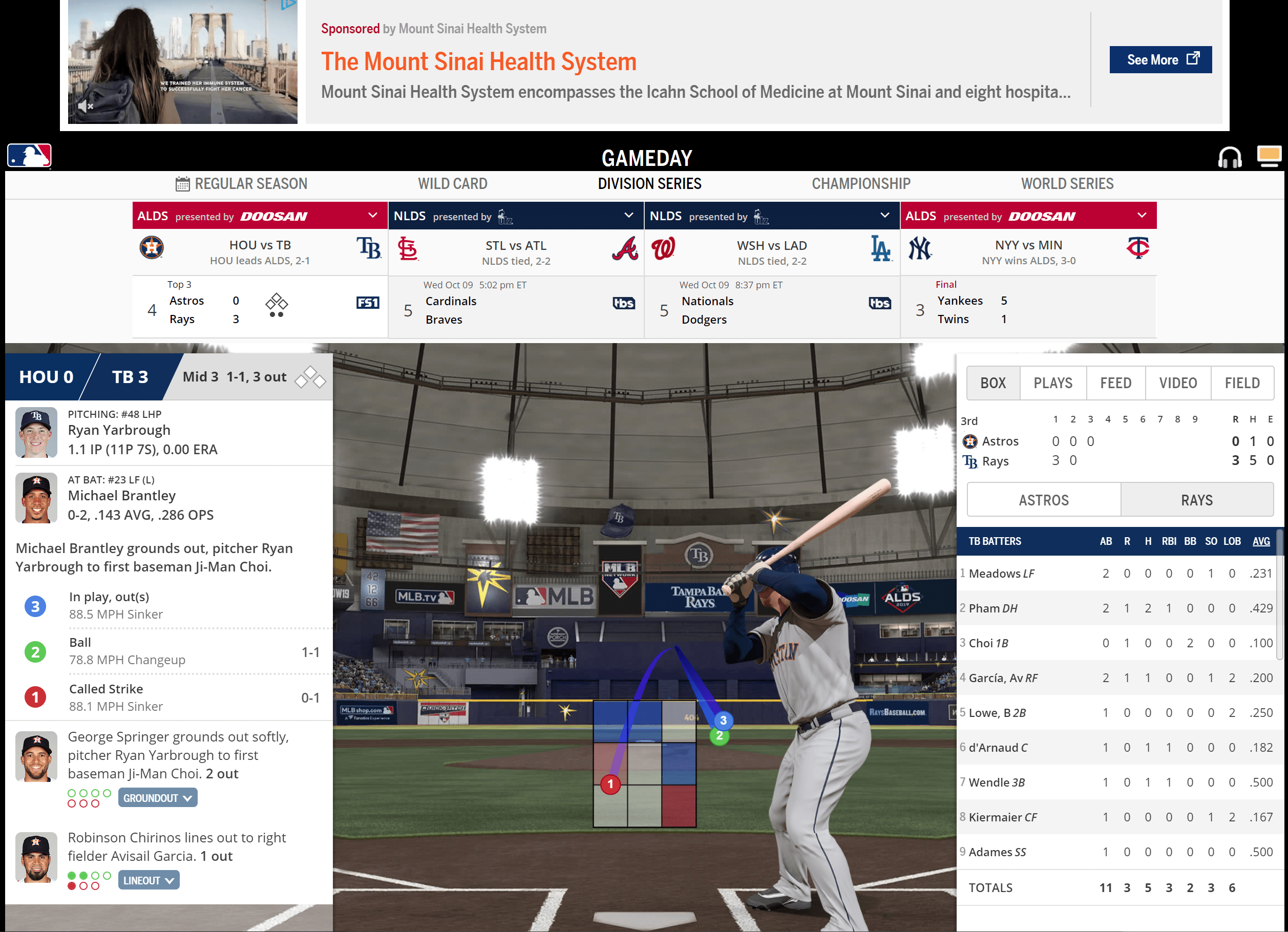Open the scoreboard ticker icon top right
The width and height of the screenshot is (1288, 932).
1270,156
